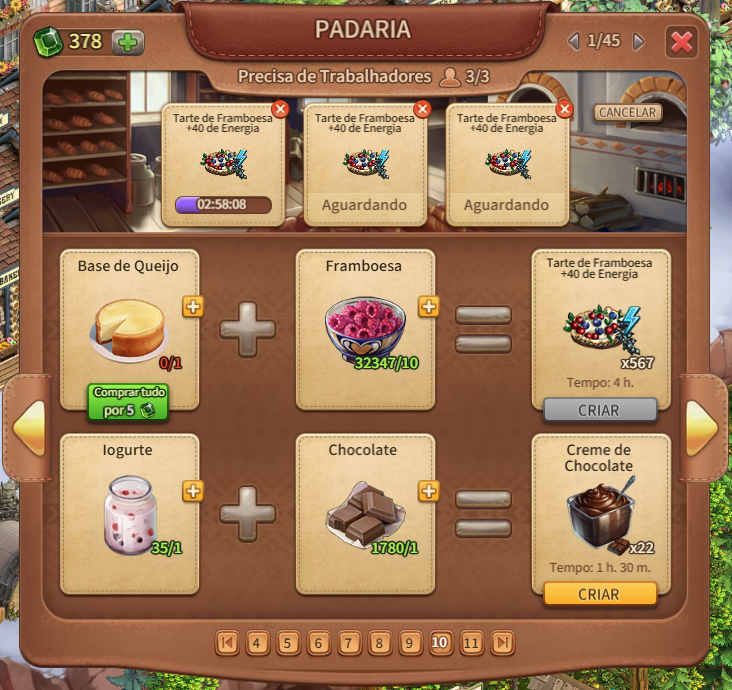Image resolution: width=732 pixels, height=690 pixels.
Task: Open recipe page 11
Action: point(472,643)
